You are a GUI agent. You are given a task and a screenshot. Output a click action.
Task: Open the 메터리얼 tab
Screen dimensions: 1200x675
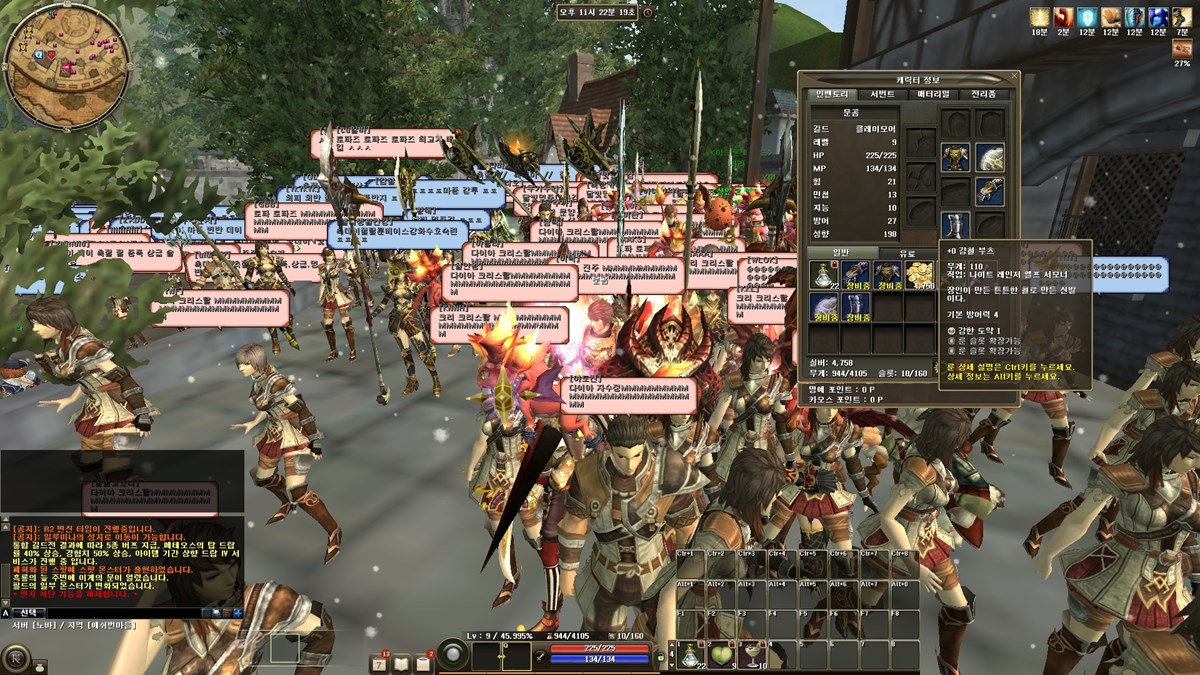(x=933, y=94)
